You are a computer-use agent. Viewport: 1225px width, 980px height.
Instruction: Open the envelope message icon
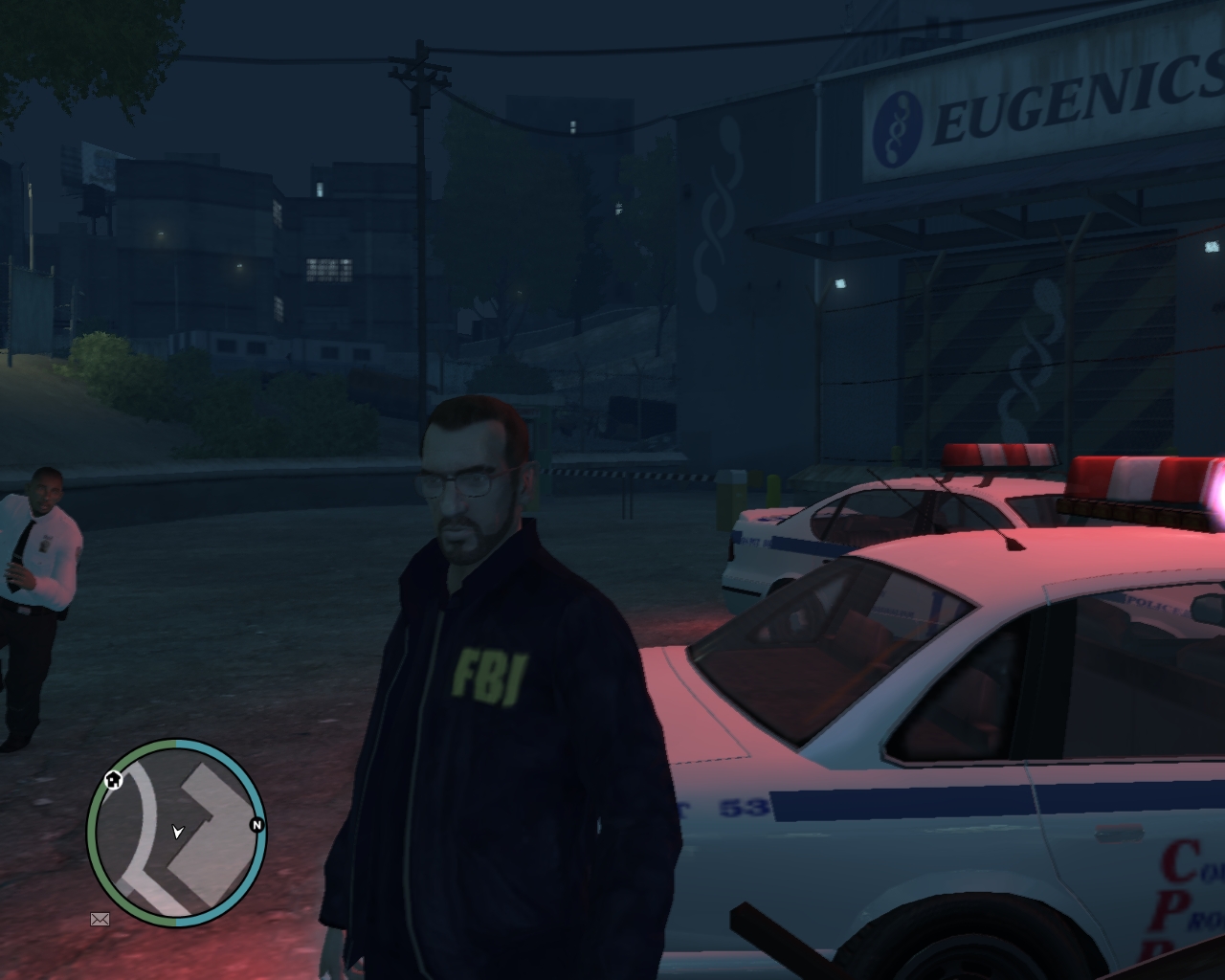(x=100, y=920)
